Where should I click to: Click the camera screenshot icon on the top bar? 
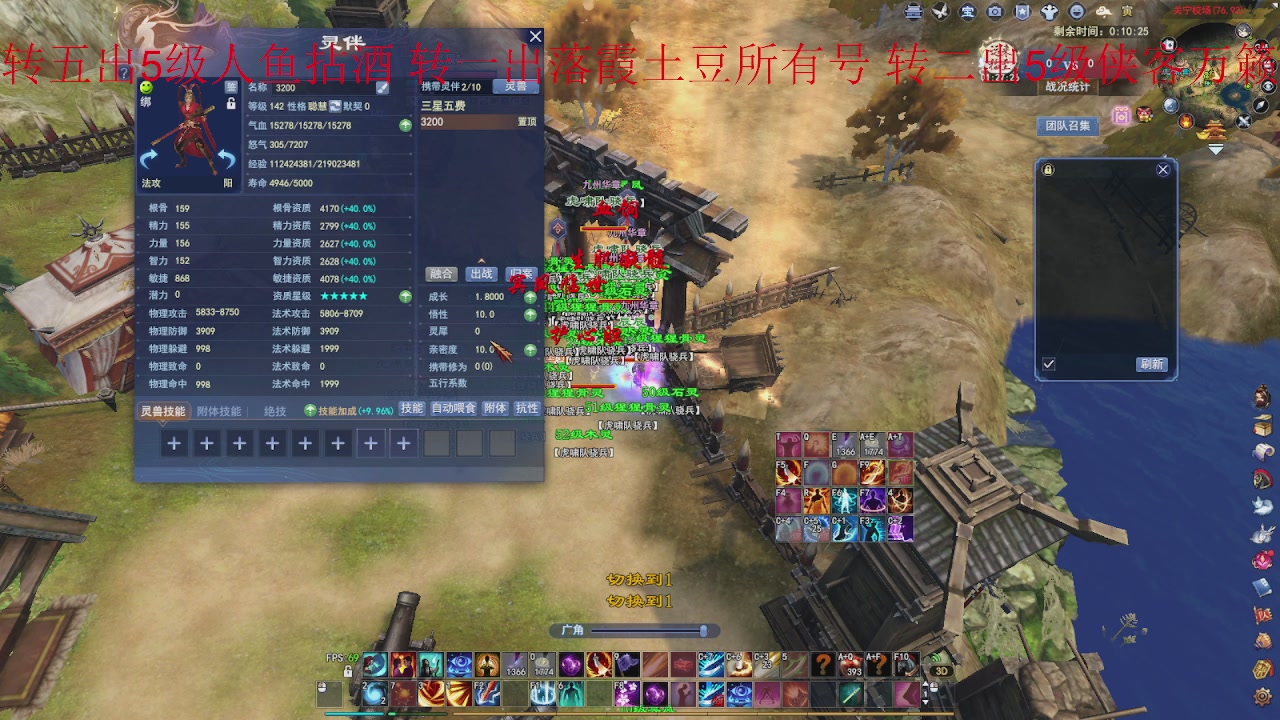pos(995,12)
